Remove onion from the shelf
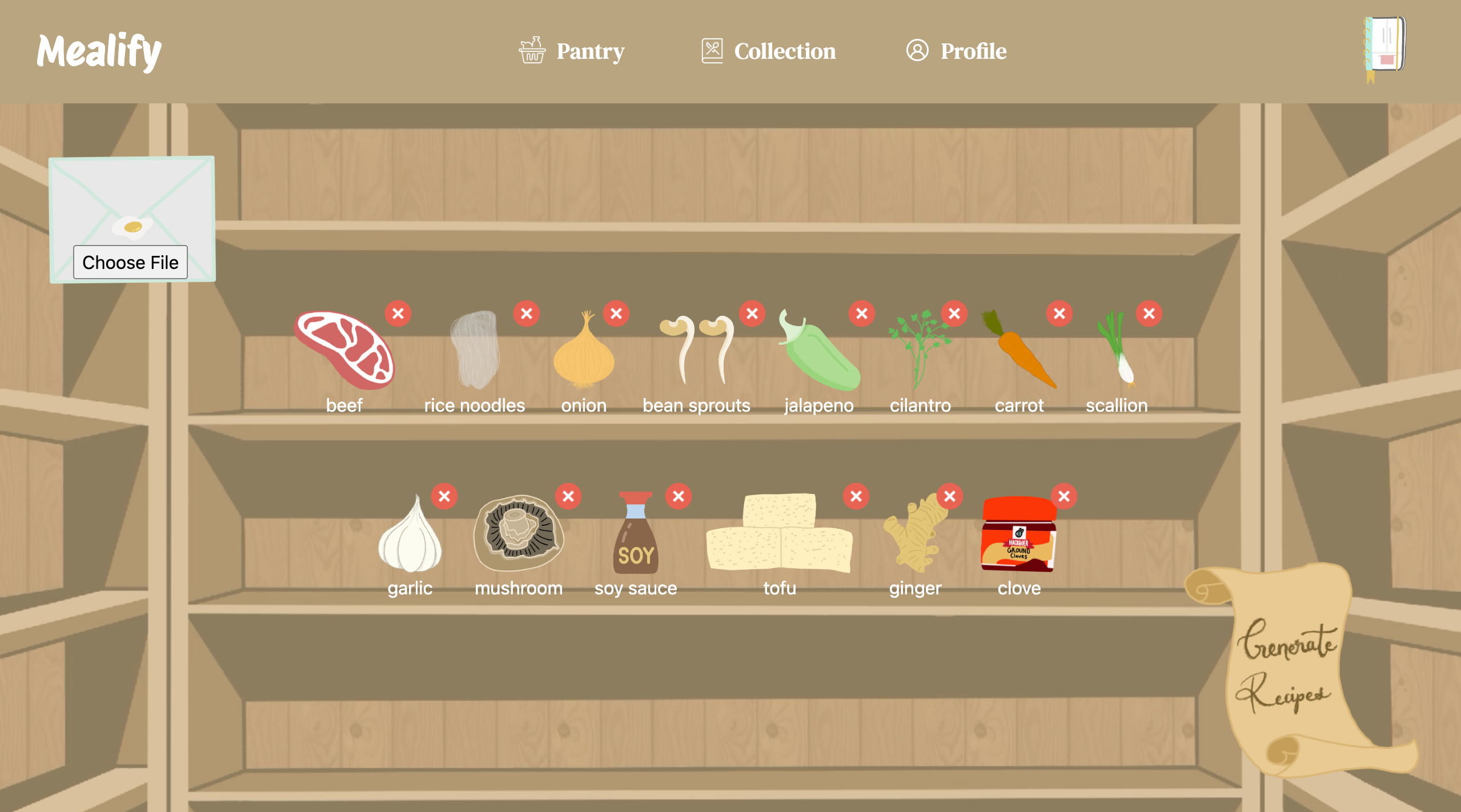Screen dimensions: 1461x812 tap(616, 313)
